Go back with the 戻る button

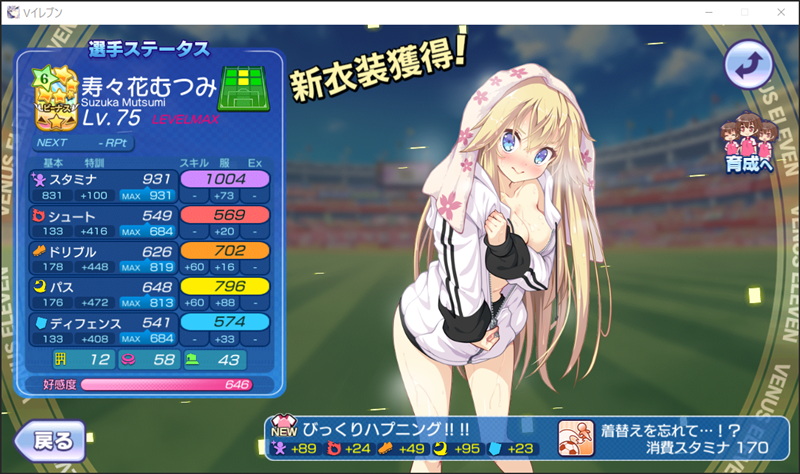[x=47, y=441]
